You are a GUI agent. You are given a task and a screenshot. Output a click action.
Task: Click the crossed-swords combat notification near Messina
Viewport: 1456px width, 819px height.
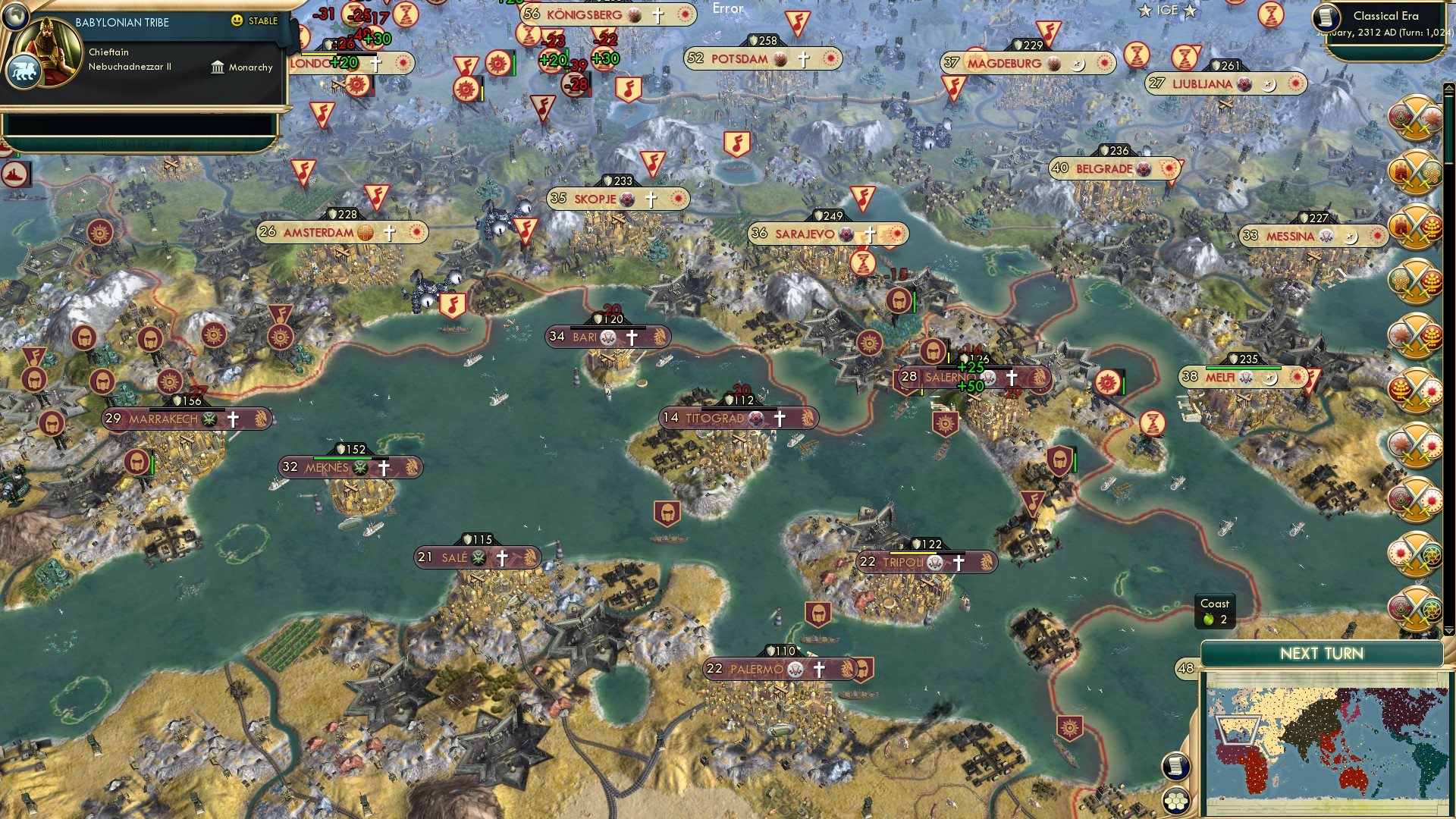(1415, 226)
